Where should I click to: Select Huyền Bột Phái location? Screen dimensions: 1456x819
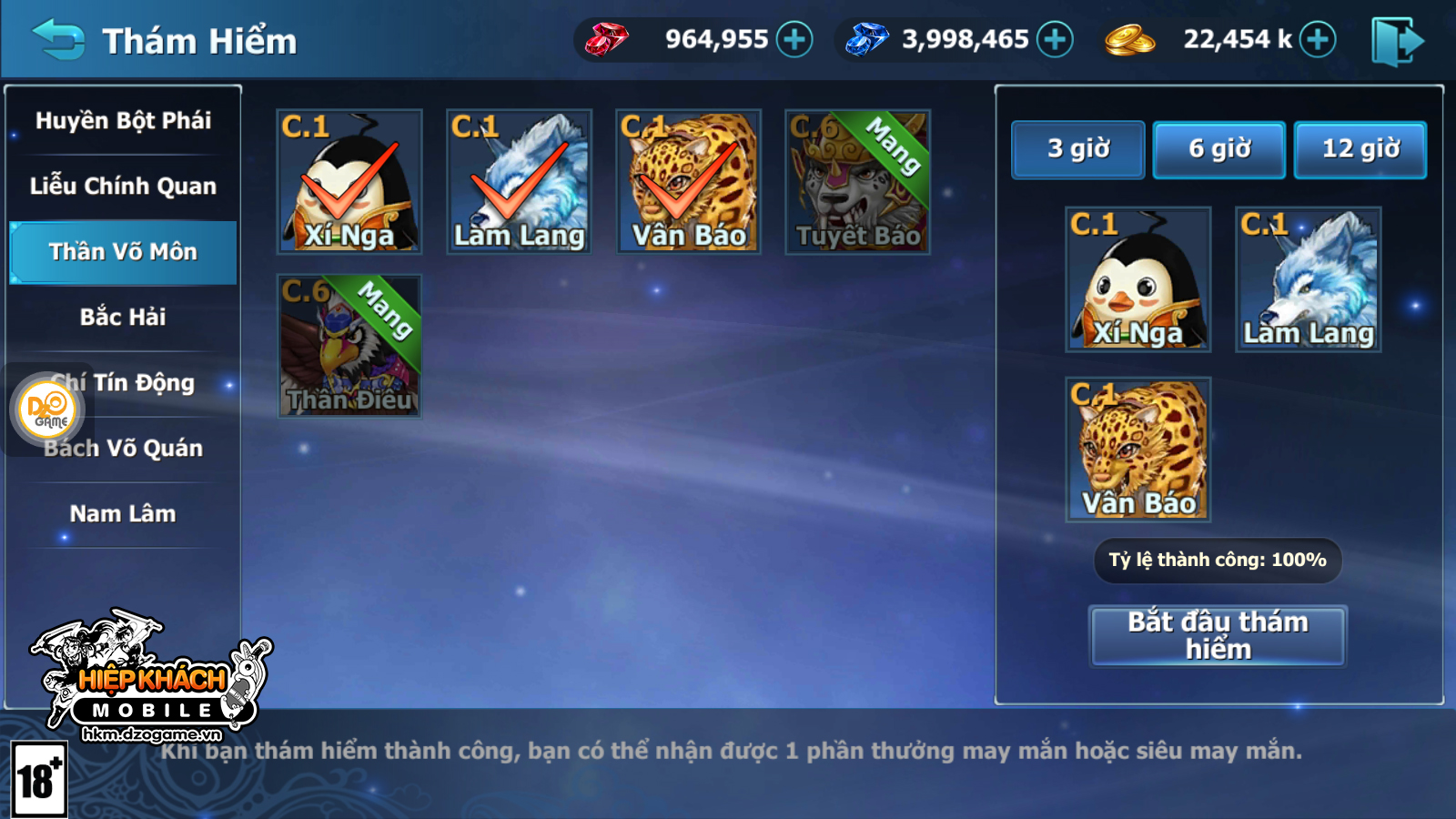(123, 121)
